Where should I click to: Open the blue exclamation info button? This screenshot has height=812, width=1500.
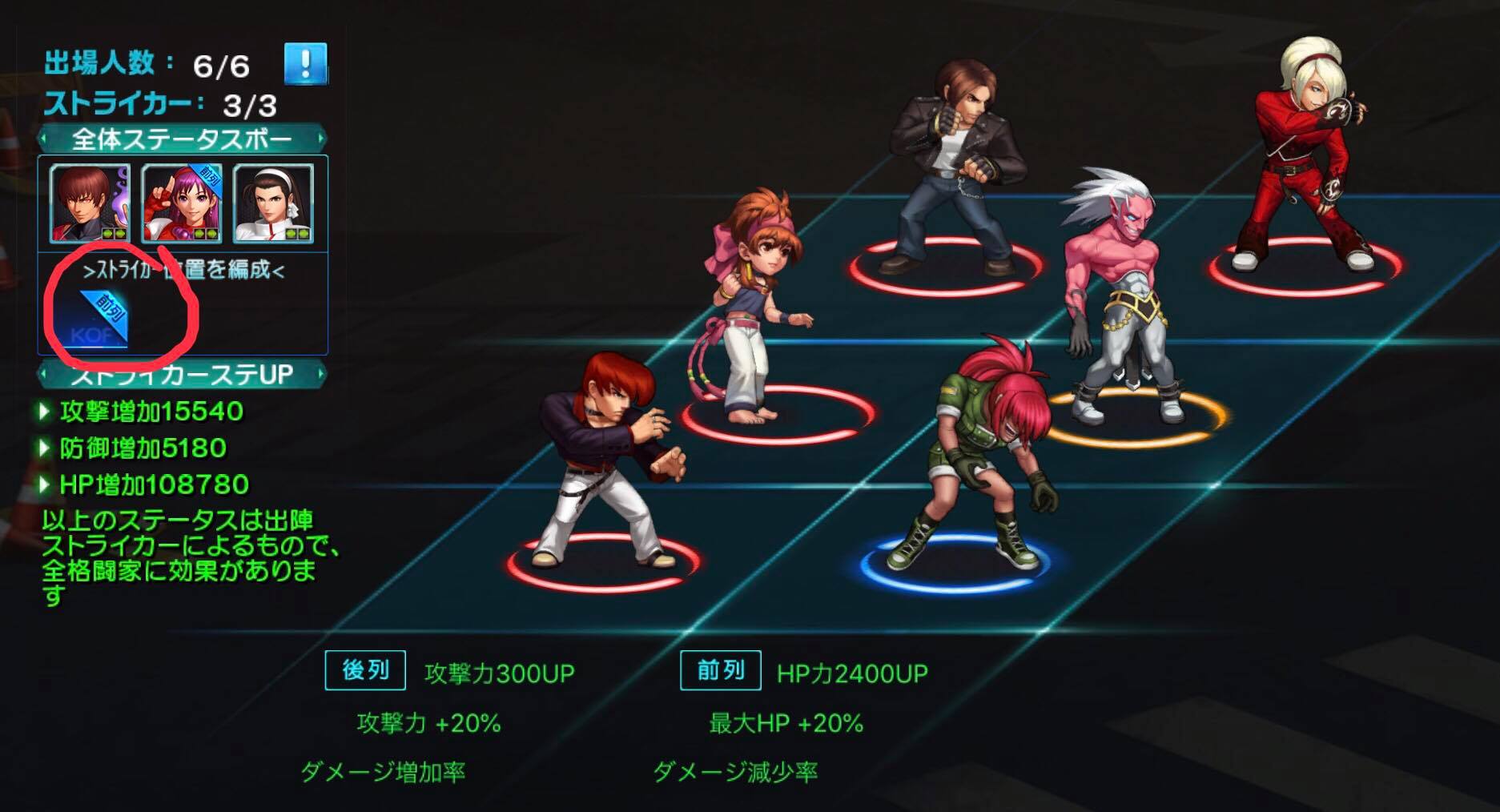click(x=305, y=63)
